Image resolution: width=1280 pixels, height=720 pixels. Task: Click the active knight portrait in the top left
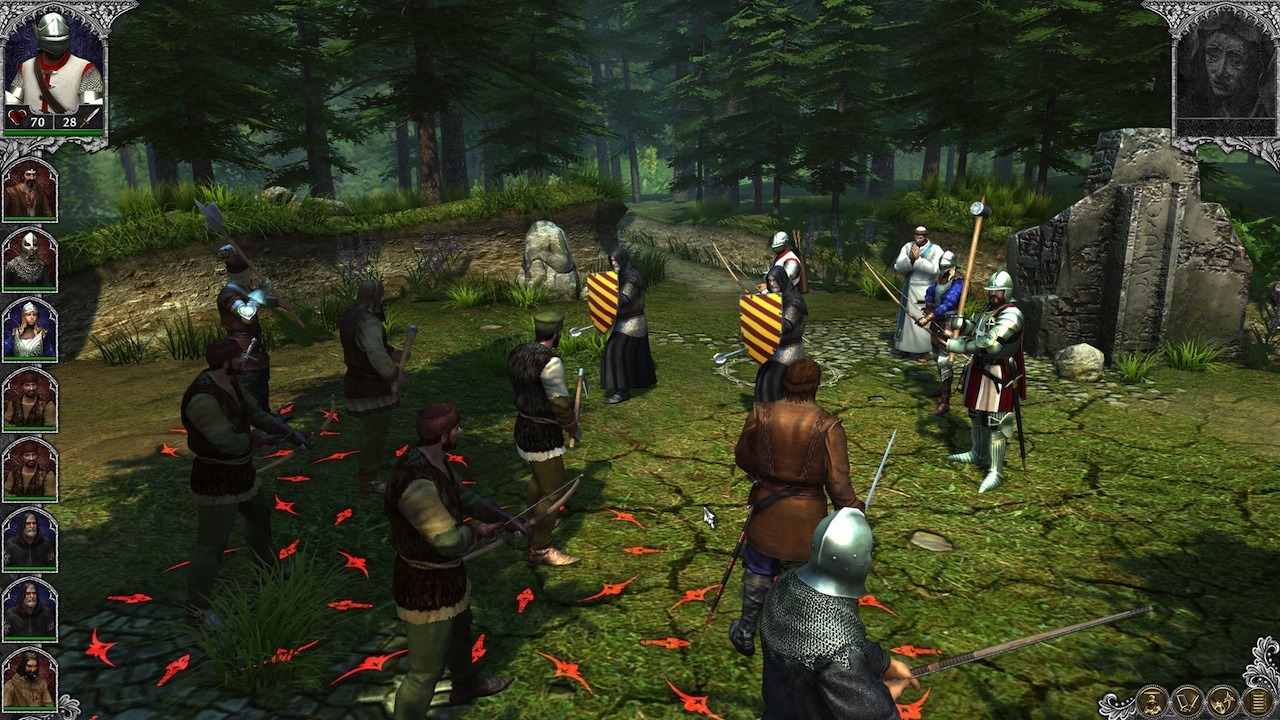55,60
